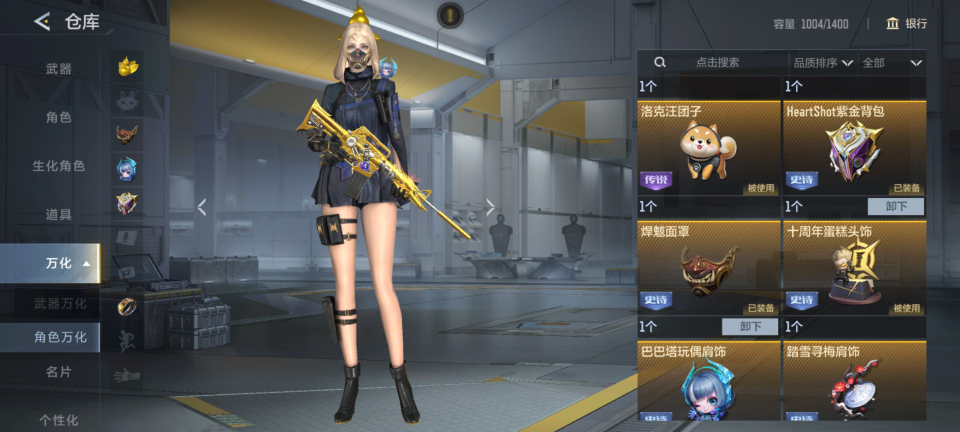Viewport: 960px width, 432px height.
Task: Select the HeartShot紫金背包 item card
Action: click(x=854, y=147)
